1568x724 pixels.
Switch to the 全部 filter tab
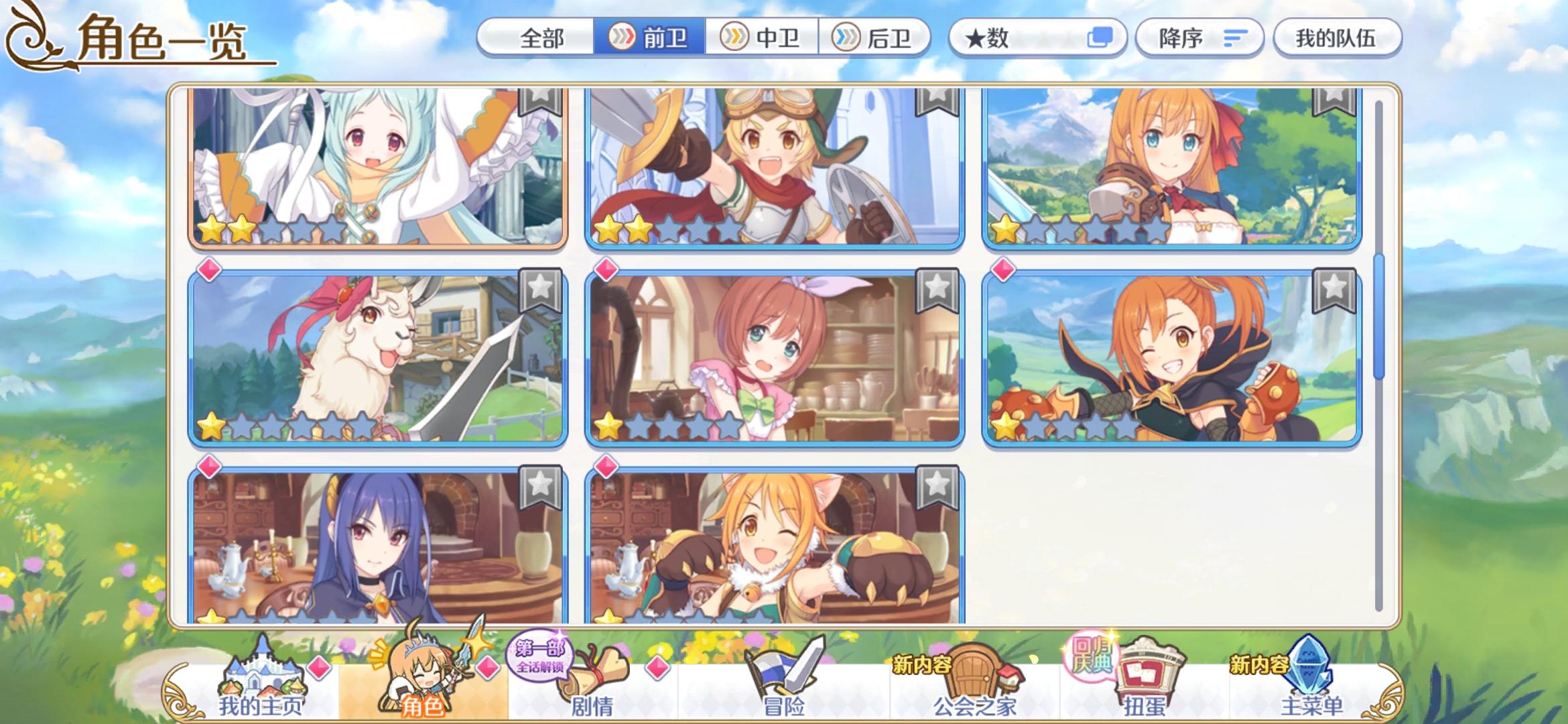(x=543, y=38)
